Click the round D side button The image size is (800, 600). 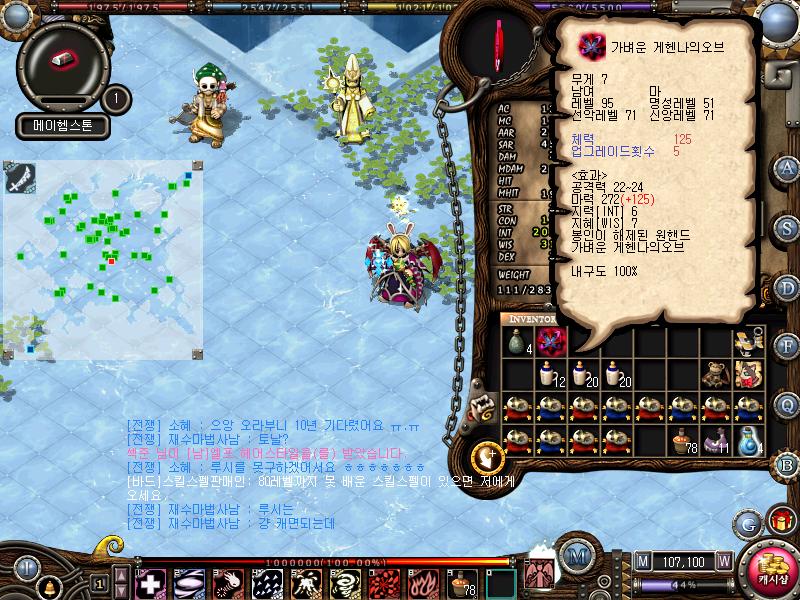tap(787, 287)
